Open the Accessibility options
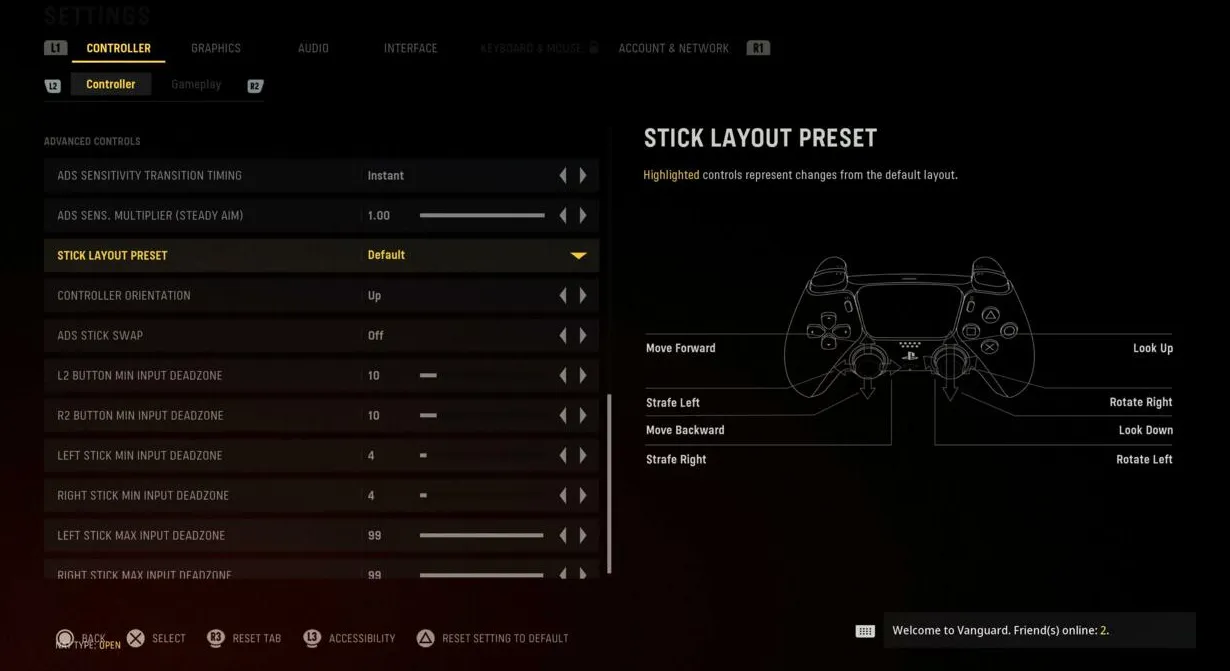 tap(361, 638)
